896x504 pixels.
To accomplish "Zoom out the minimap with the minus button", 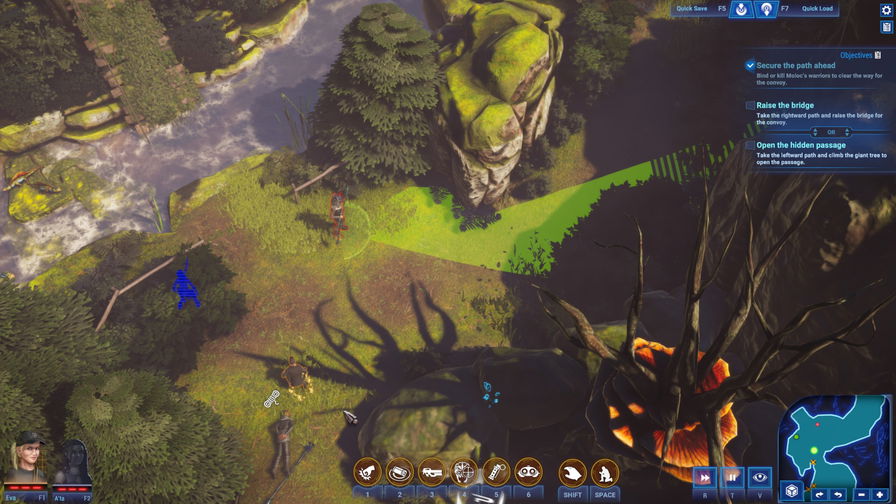I will pos(861,495).
